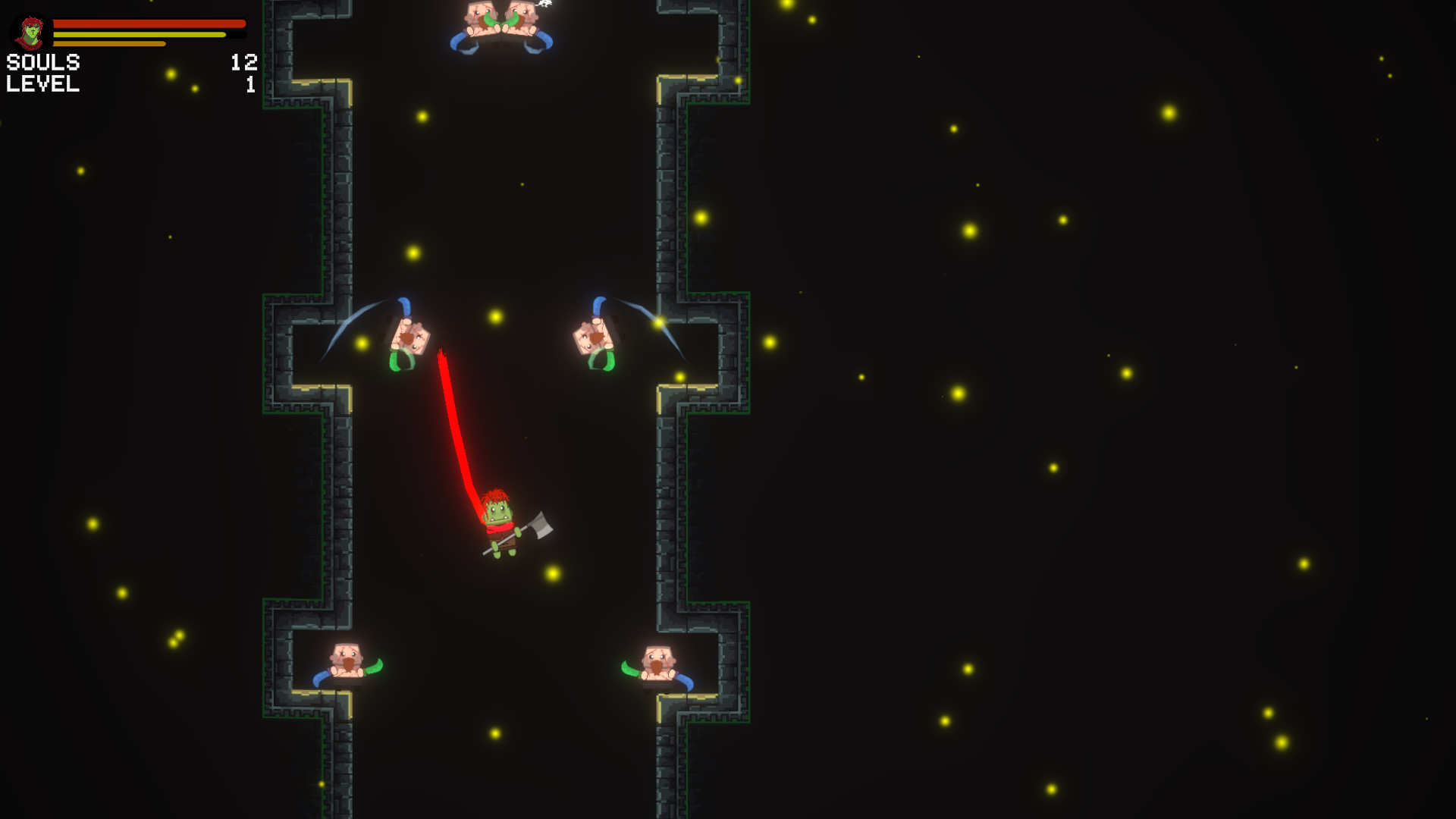Click the red dash trail behind the player

(x=455, y=425)
